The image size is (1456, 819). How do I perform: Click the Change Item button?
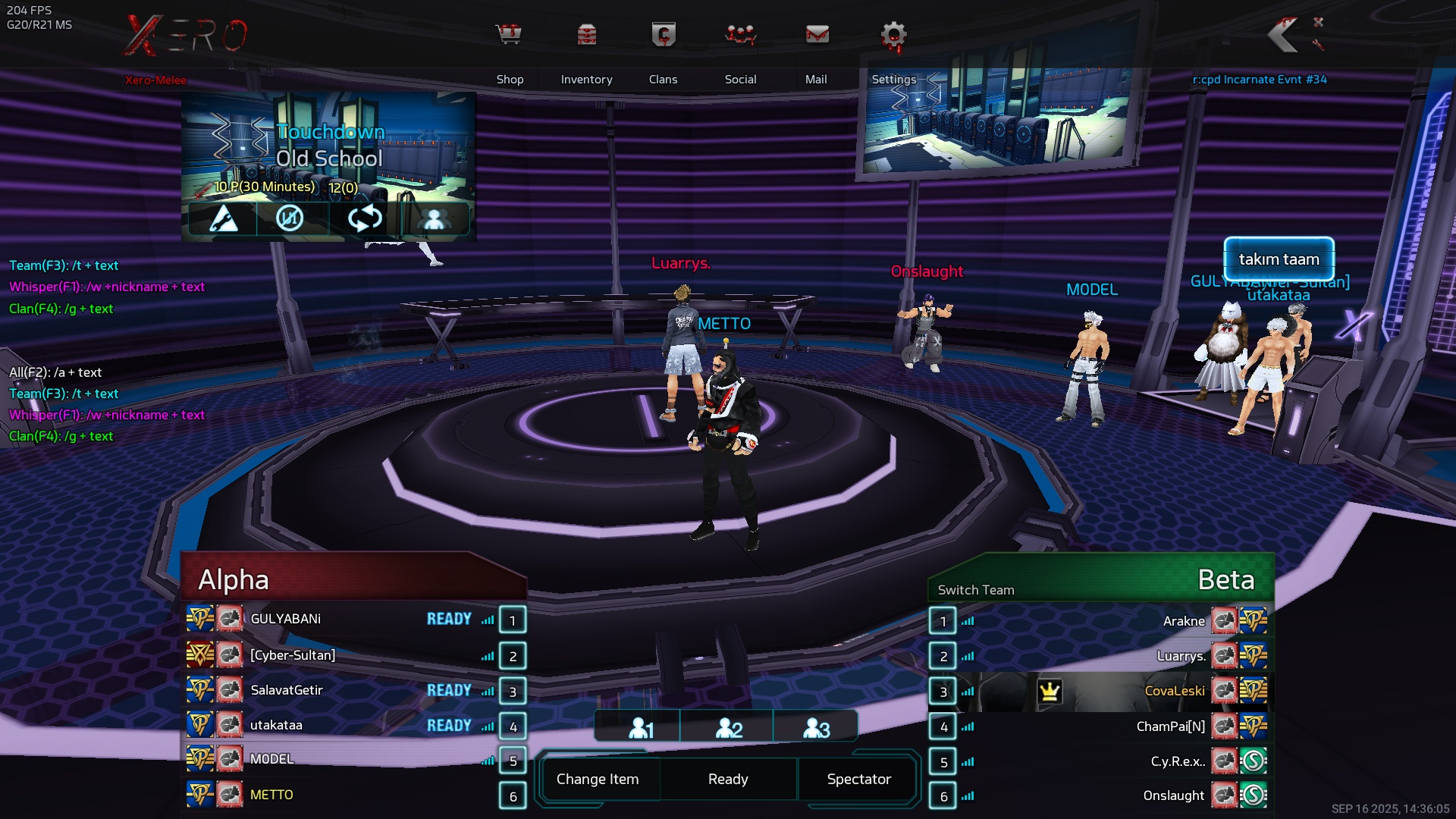[x=598, y=779]
